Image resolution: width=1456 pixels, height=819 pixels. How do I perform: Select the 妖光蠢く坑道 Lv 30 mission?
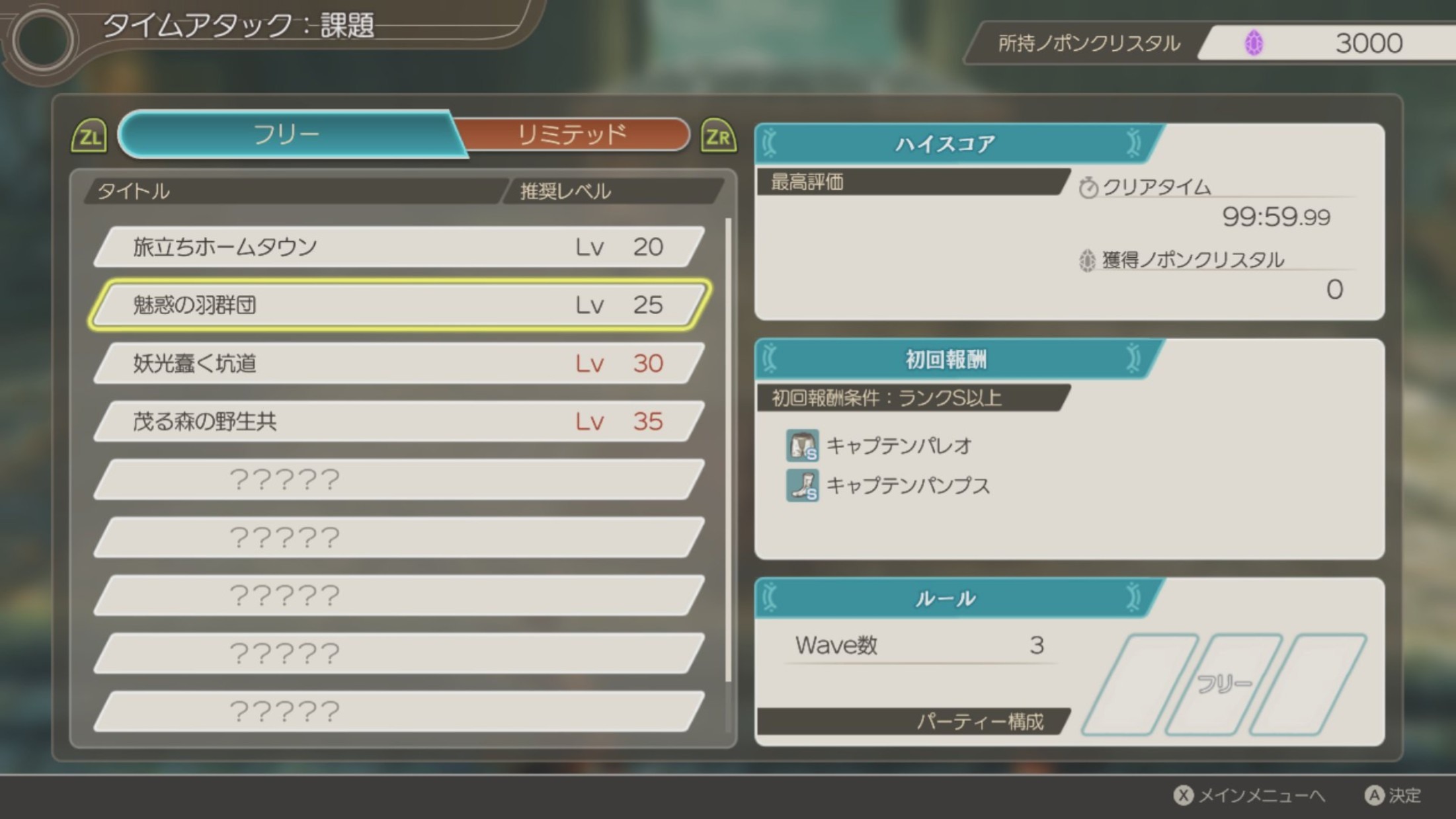(397, 363)
